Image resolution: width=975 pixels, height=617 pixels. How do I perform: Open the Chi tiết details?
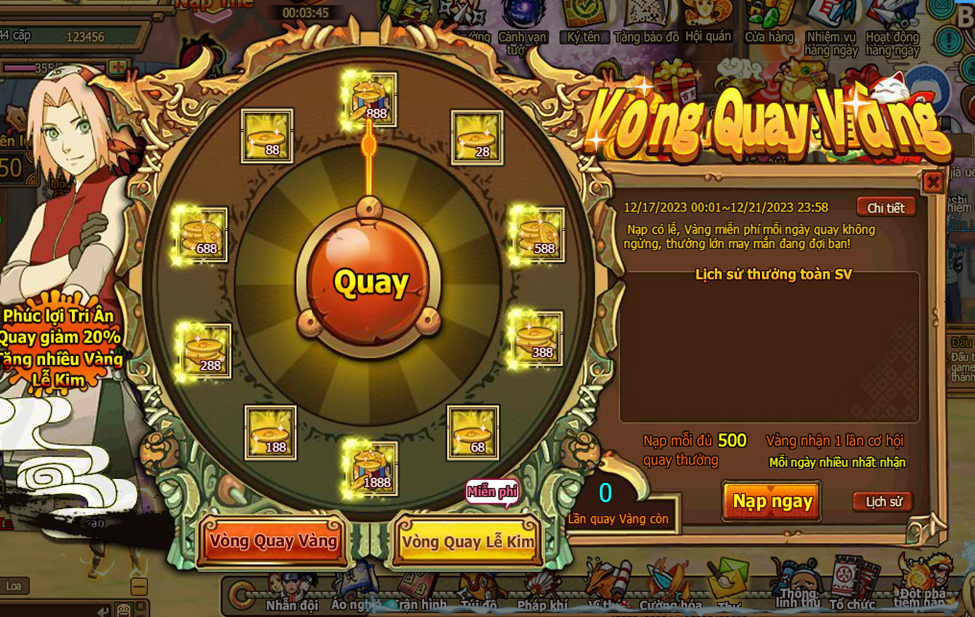click(885, 208)
